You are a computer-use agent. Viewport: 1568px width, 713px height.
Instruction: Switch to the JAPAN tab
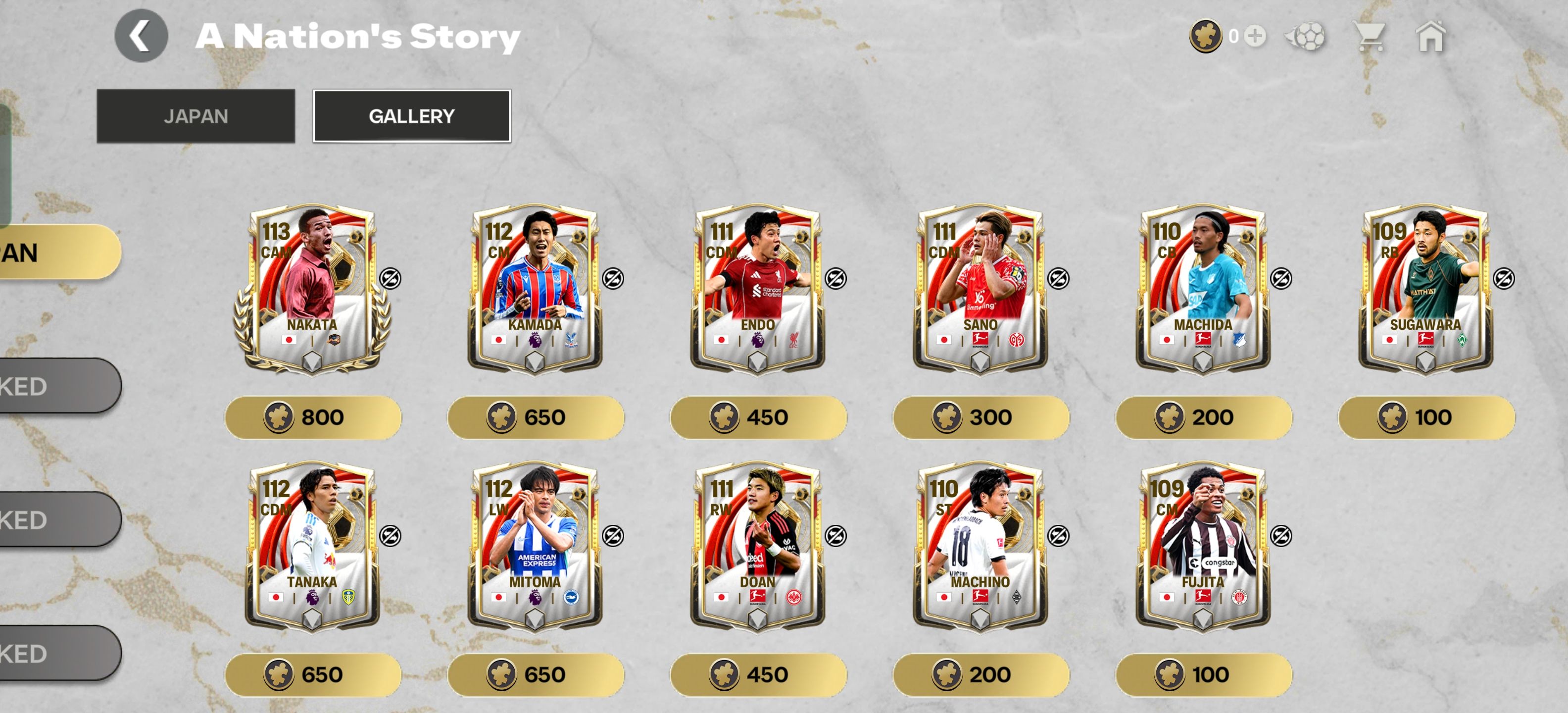pyautogui.click(x=196, y=116)
